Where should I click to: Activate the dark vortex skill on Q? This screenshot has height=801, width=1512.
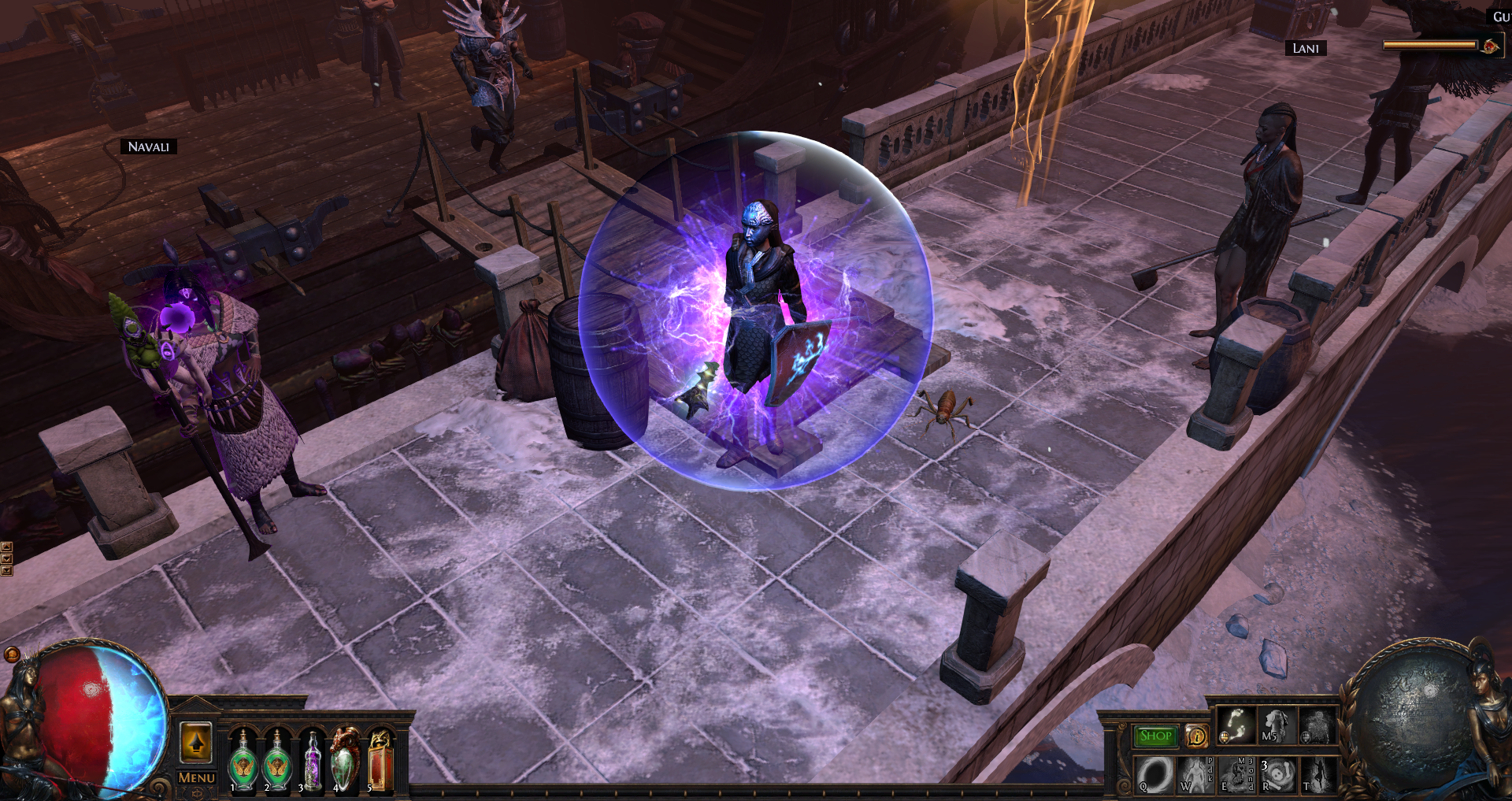pyautogui.click(x=1154, y=774)
